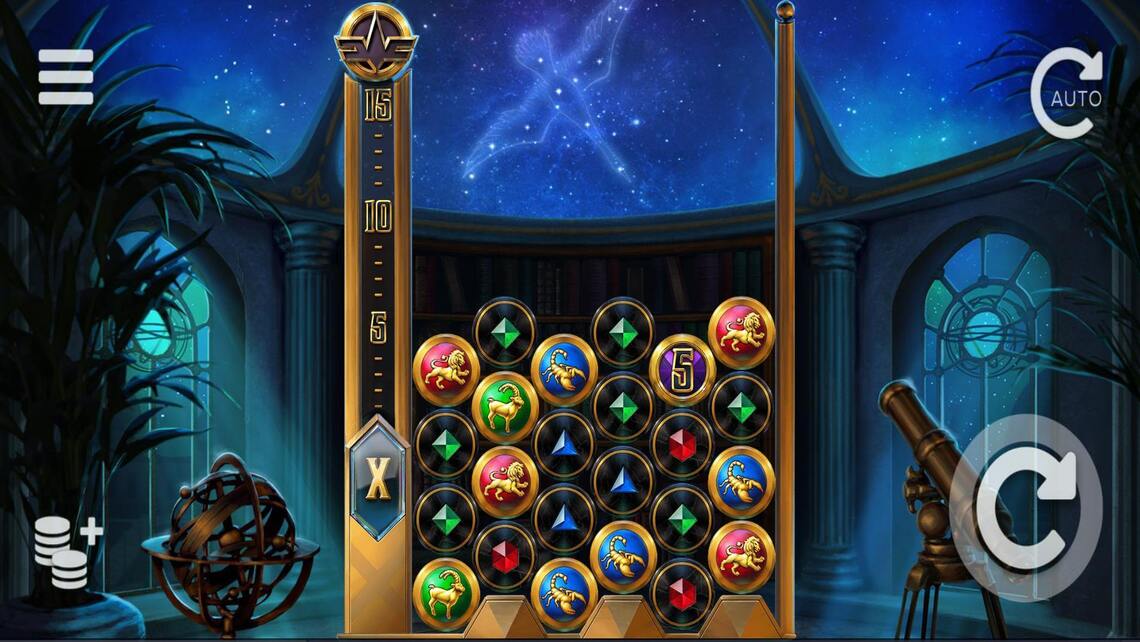1140x642 pixels.
Task: Activate the AUTO spin button
Action: pos(1069,94)
